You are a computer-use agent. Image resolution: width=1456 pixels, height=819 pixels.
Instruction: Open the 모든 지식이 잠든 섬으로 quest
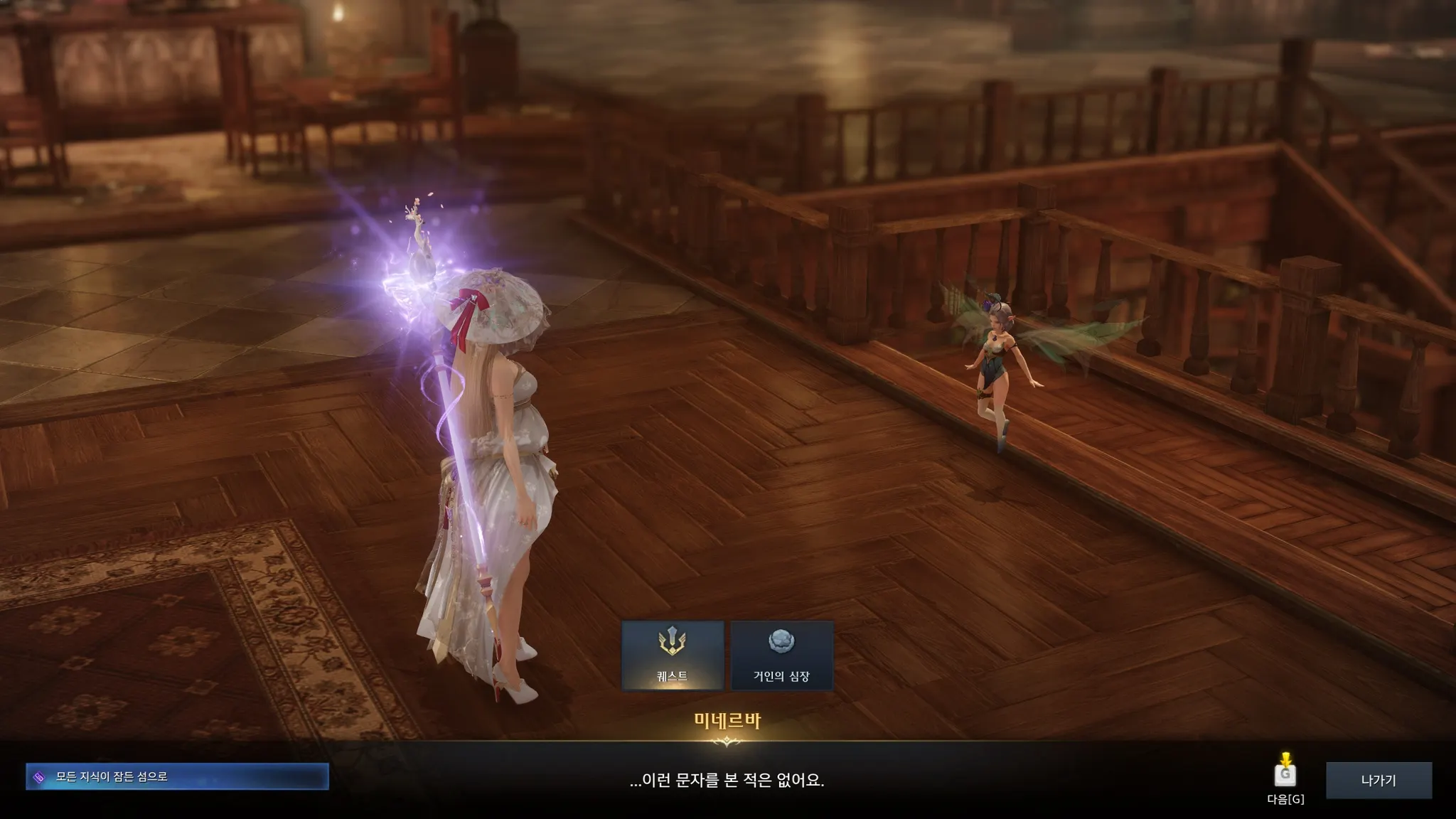pyautogui.click(x=177, y=776)
